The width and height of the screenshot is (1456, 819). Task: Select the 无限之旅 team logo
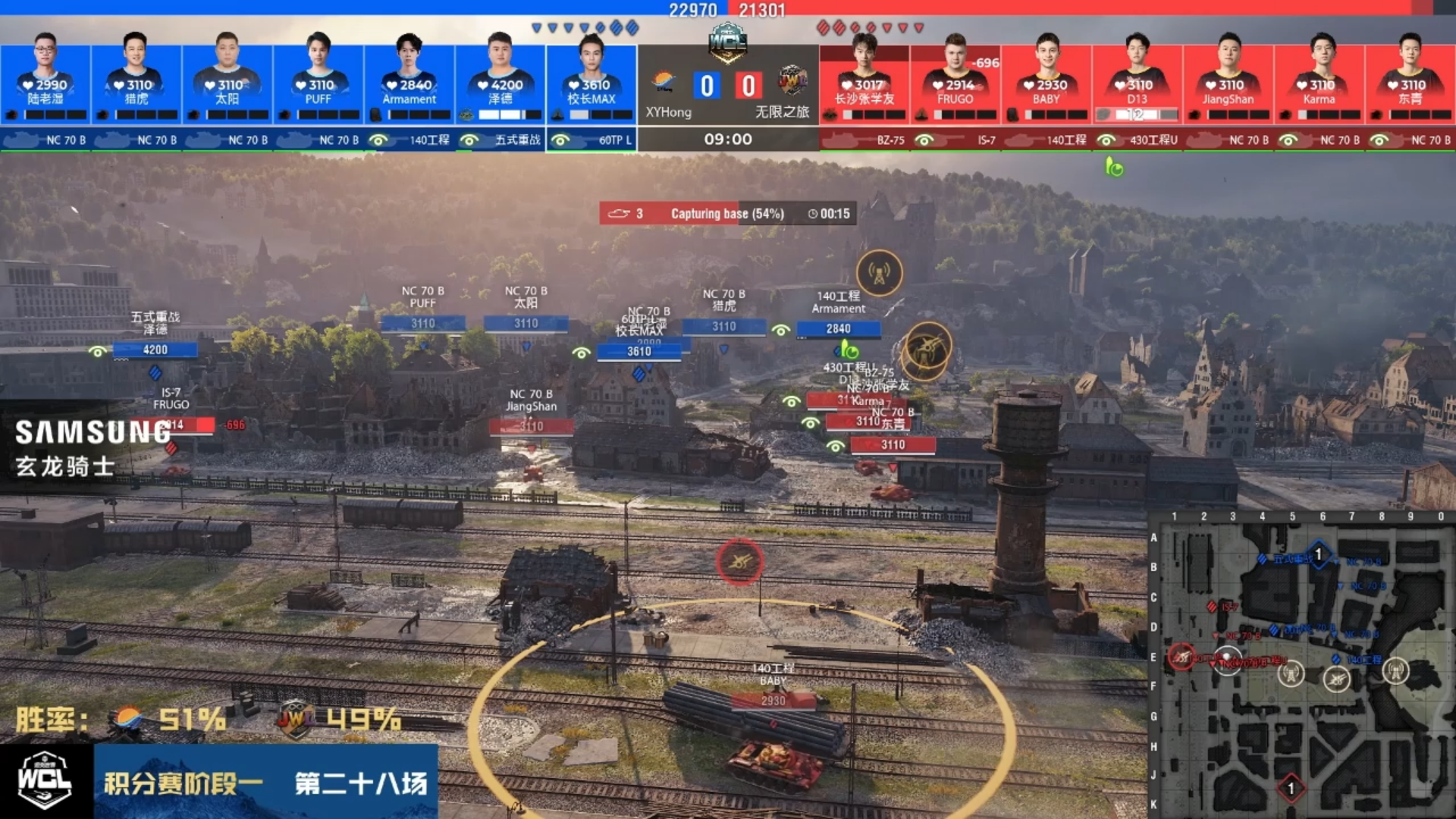pos(792,80)
